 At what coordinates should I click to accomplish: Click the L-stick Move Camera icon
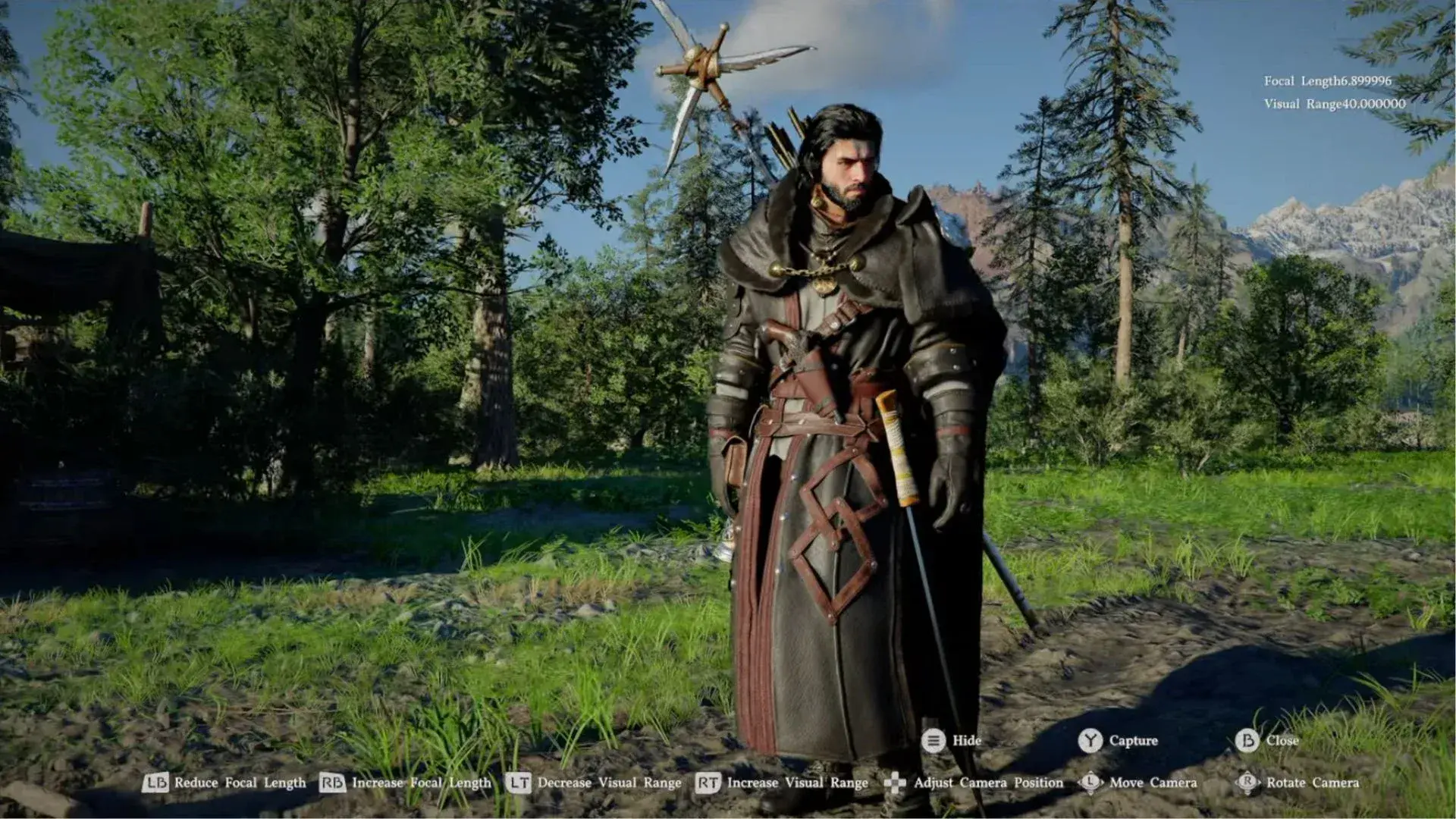(1090, 783)
